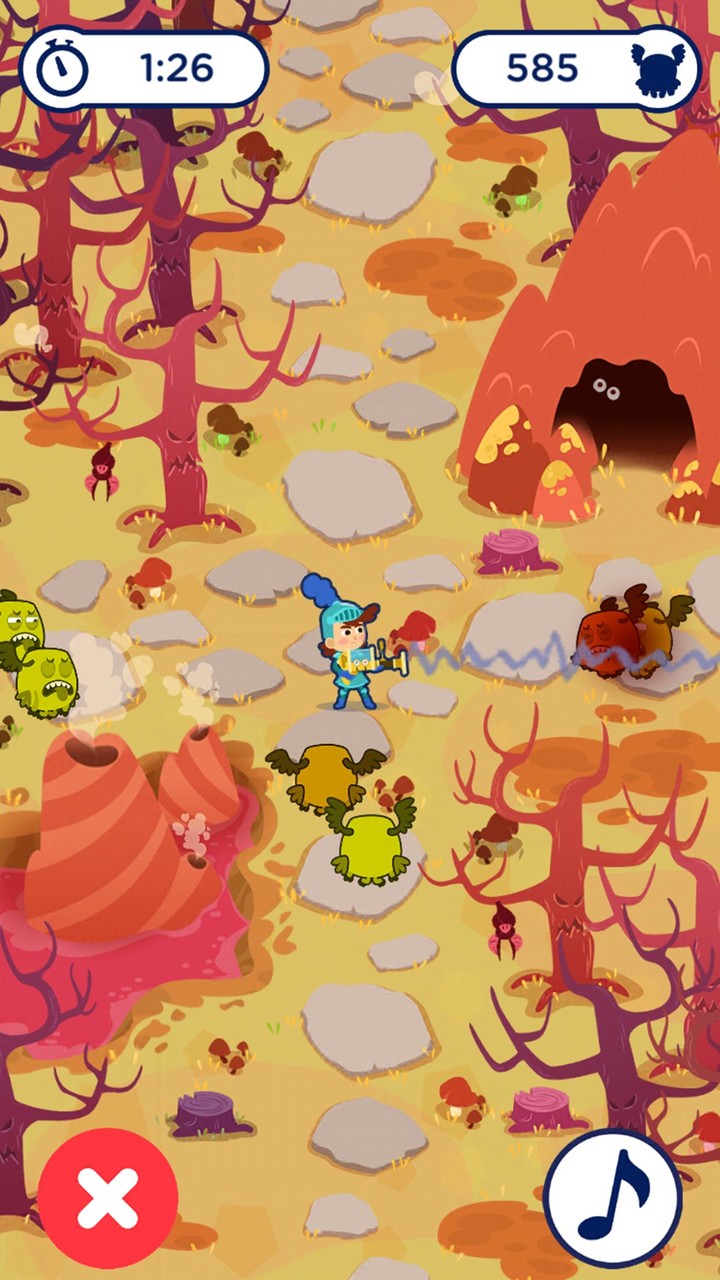Toggle the music note button
Image resolution: width=720 pixels, height=1280 pixels.
pyautogui.click(x=613, y=1198)
